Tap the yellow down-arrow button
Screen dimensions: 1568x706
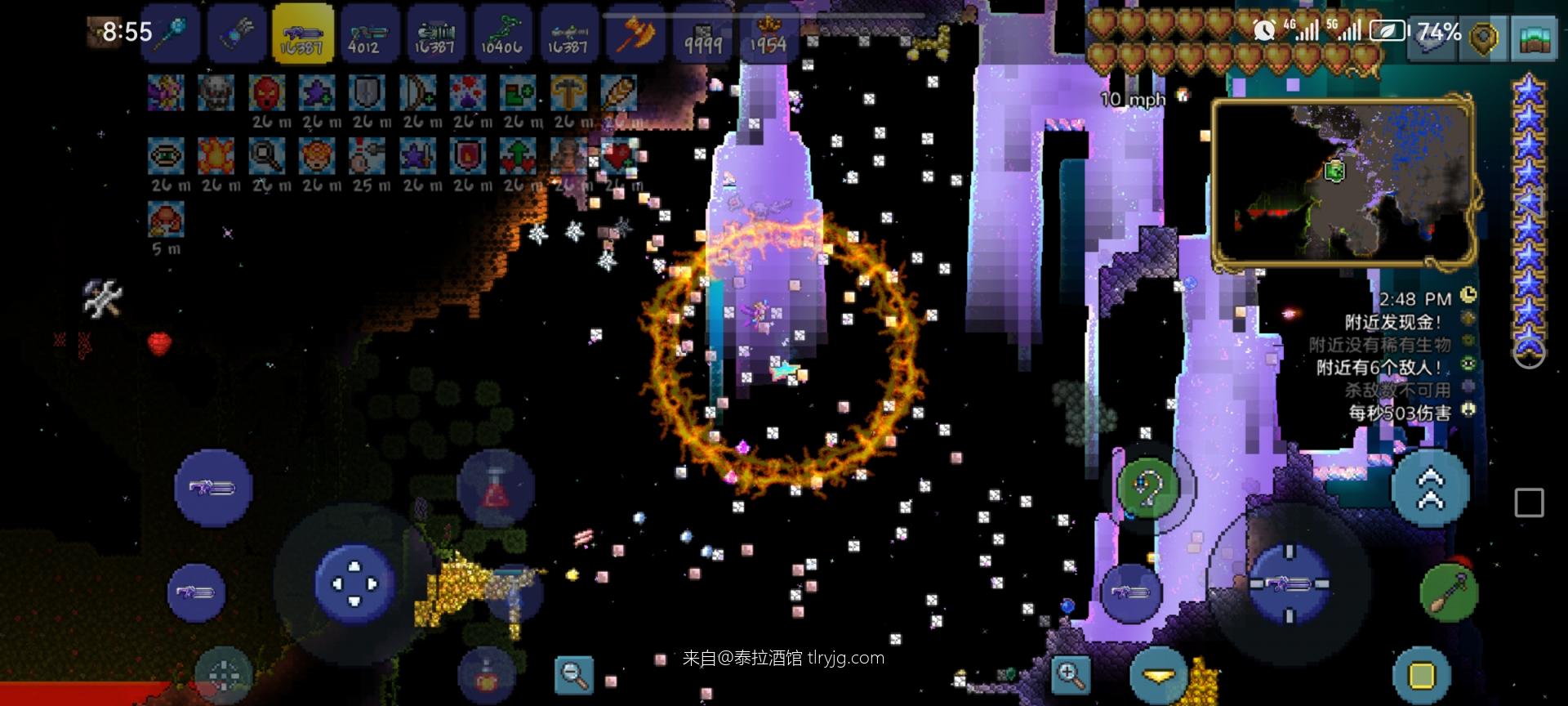tap(1159, 676)
